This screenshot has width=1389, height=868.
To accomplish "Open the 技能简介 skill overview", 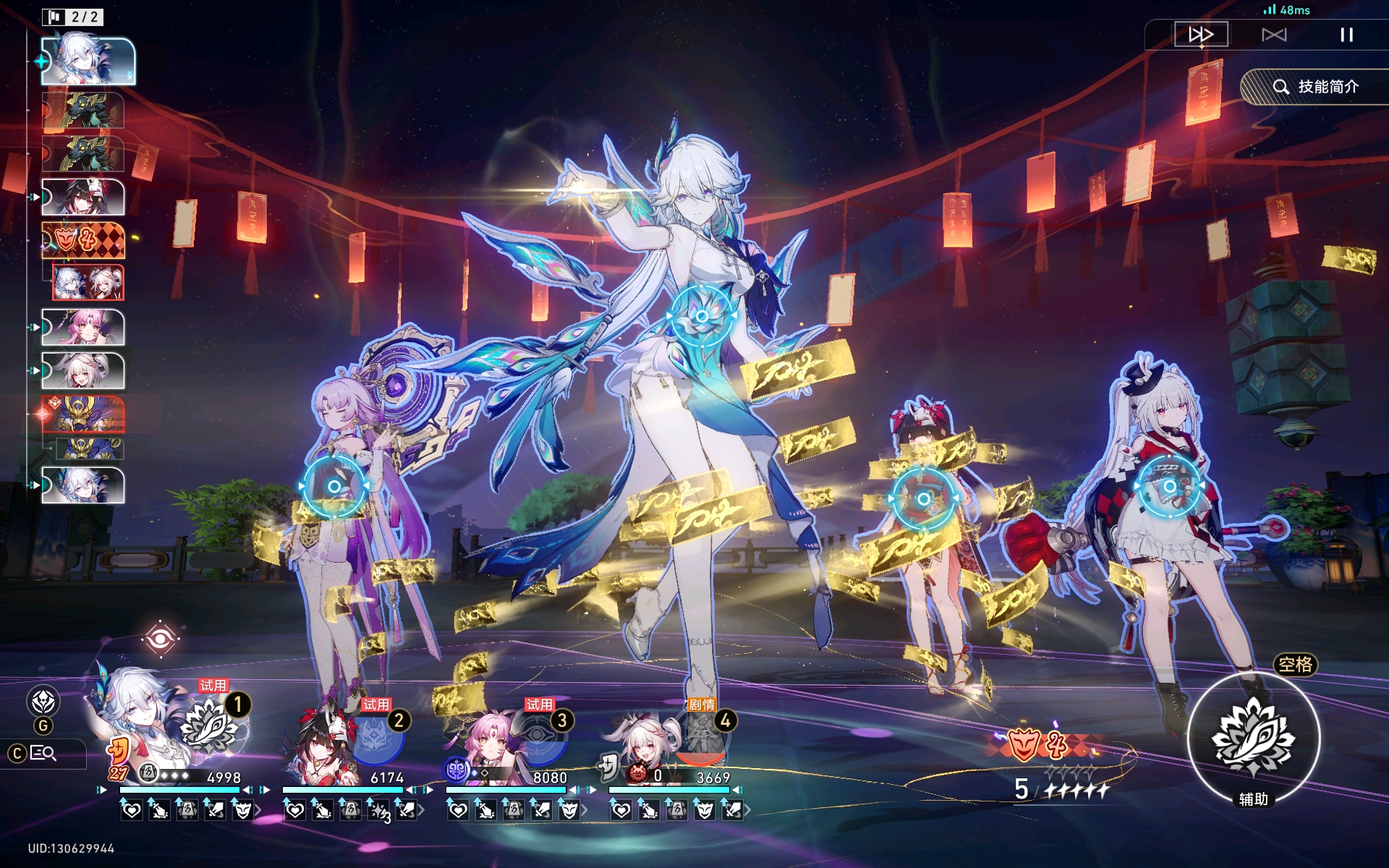I will pos(1316,87).
